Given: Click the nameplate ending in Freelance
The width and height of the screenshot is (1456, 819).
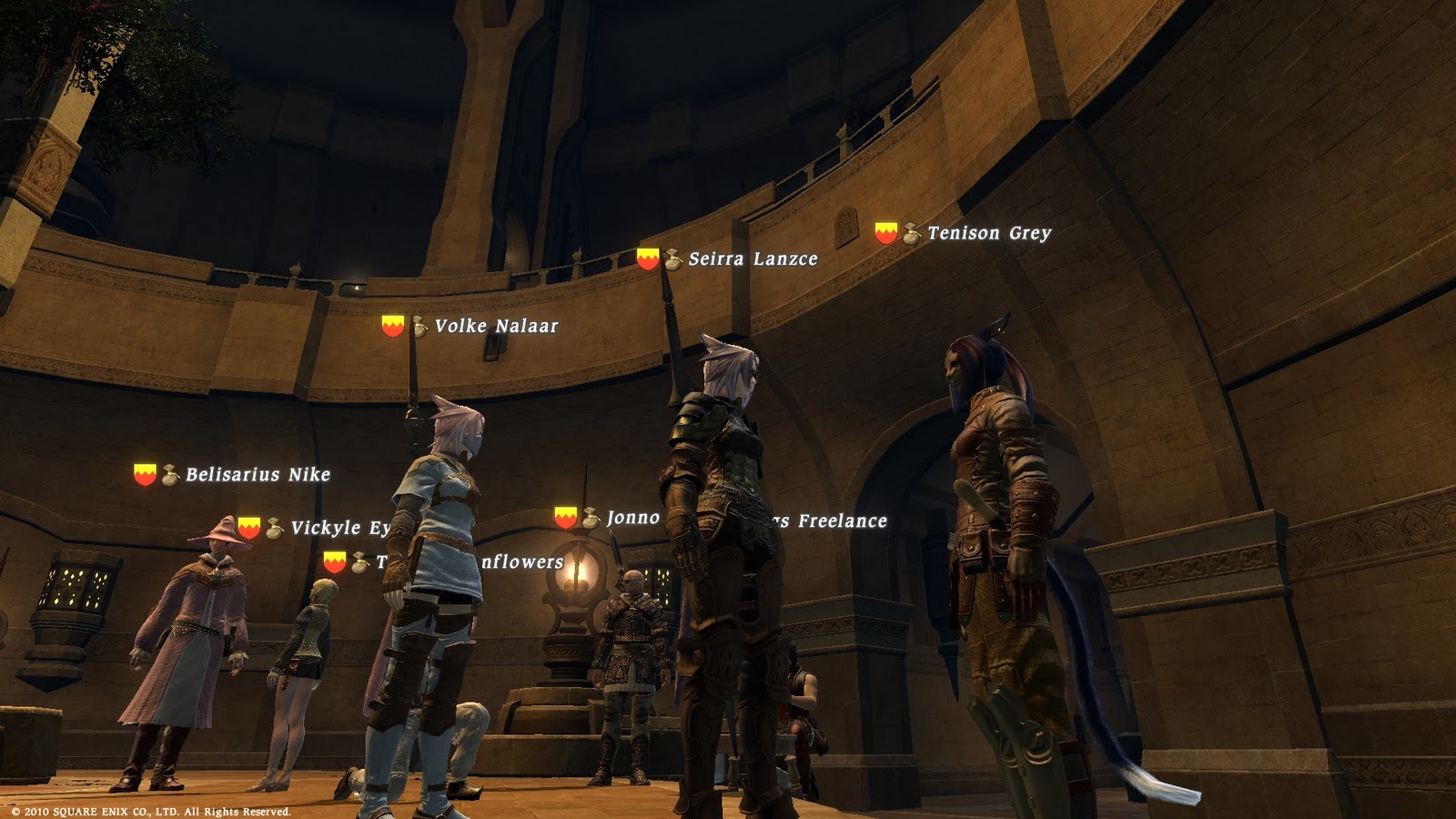Looking at the screenshot, I should [841, 521].
